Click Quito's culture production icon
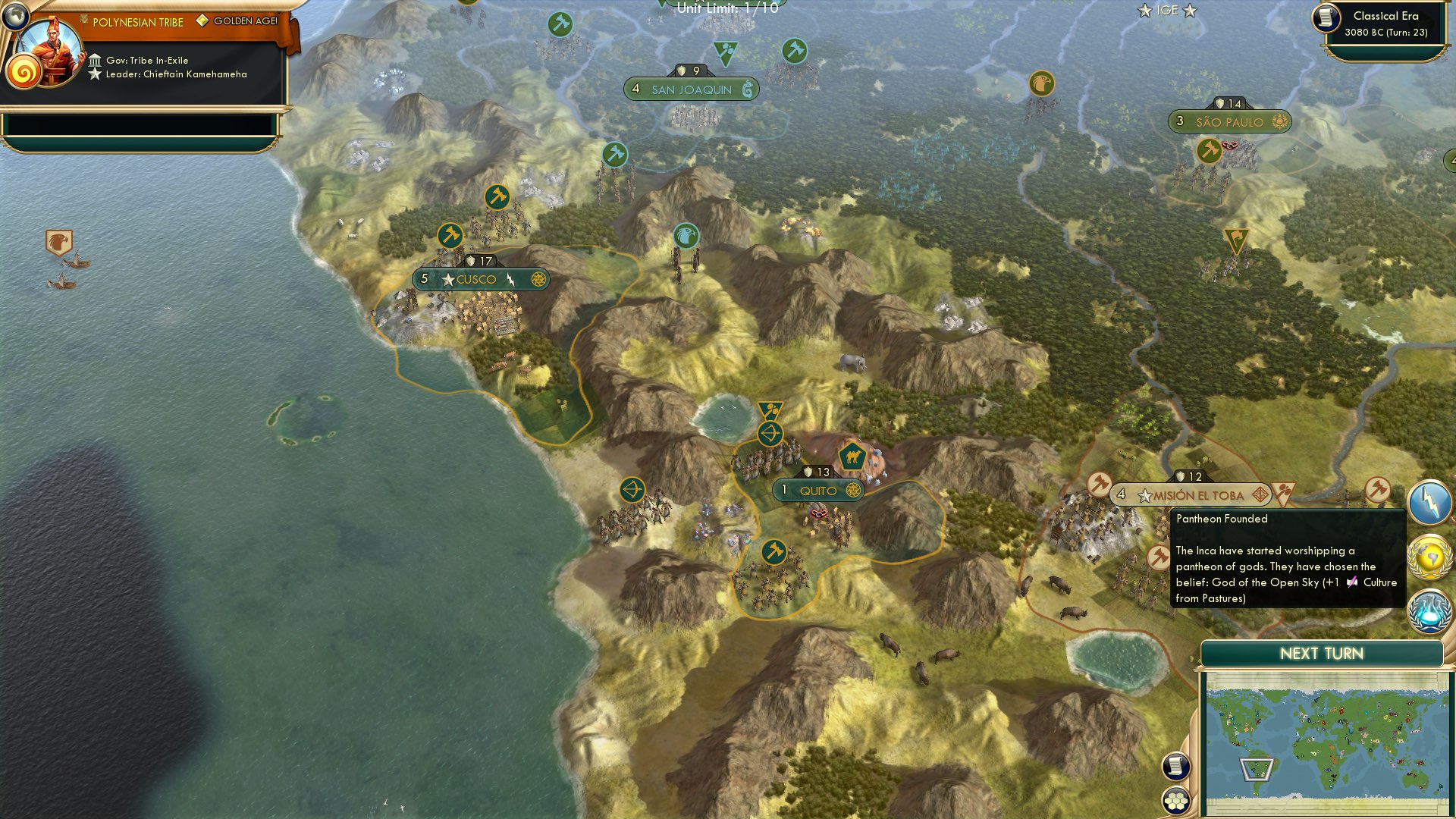The height and width of the screenshot is (819, 1456). click(854, 491)
